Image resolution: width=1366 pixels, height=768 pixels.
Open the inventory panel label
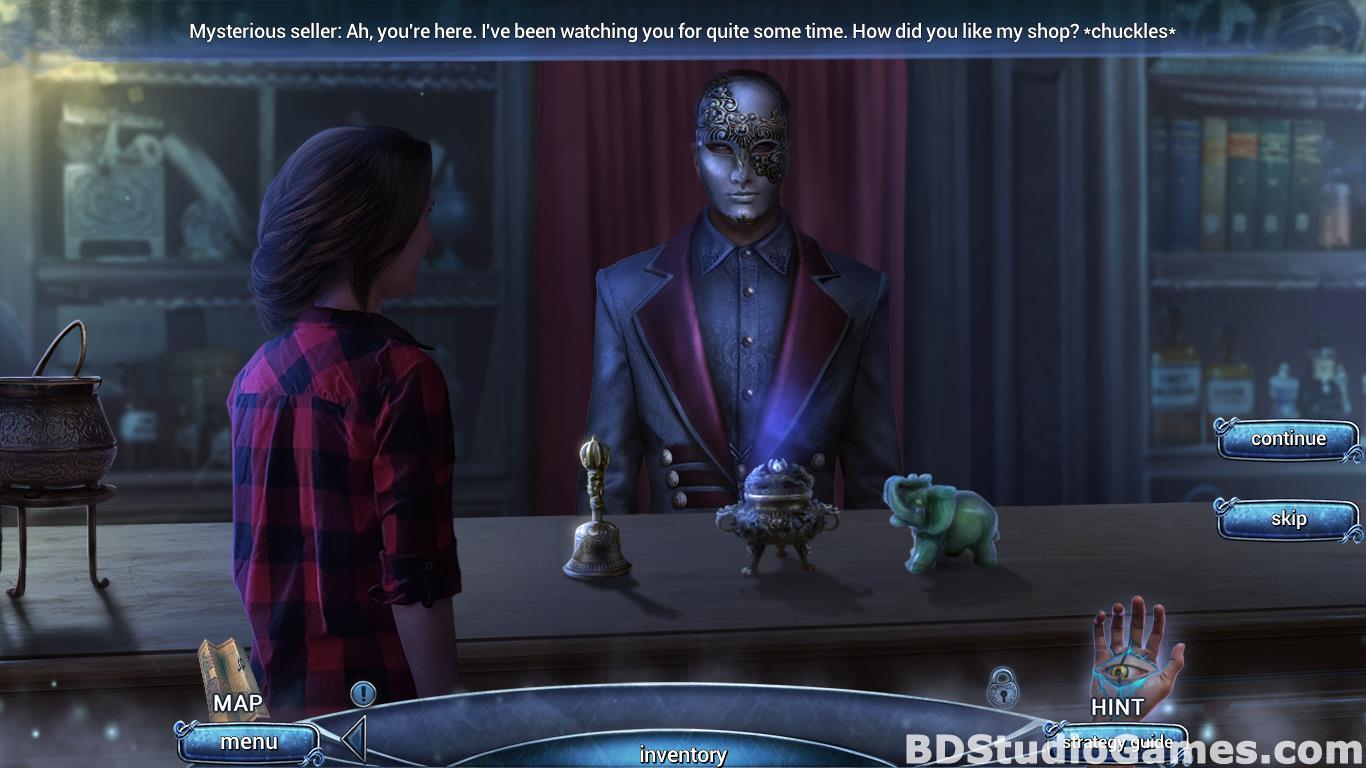pos(683,754)
